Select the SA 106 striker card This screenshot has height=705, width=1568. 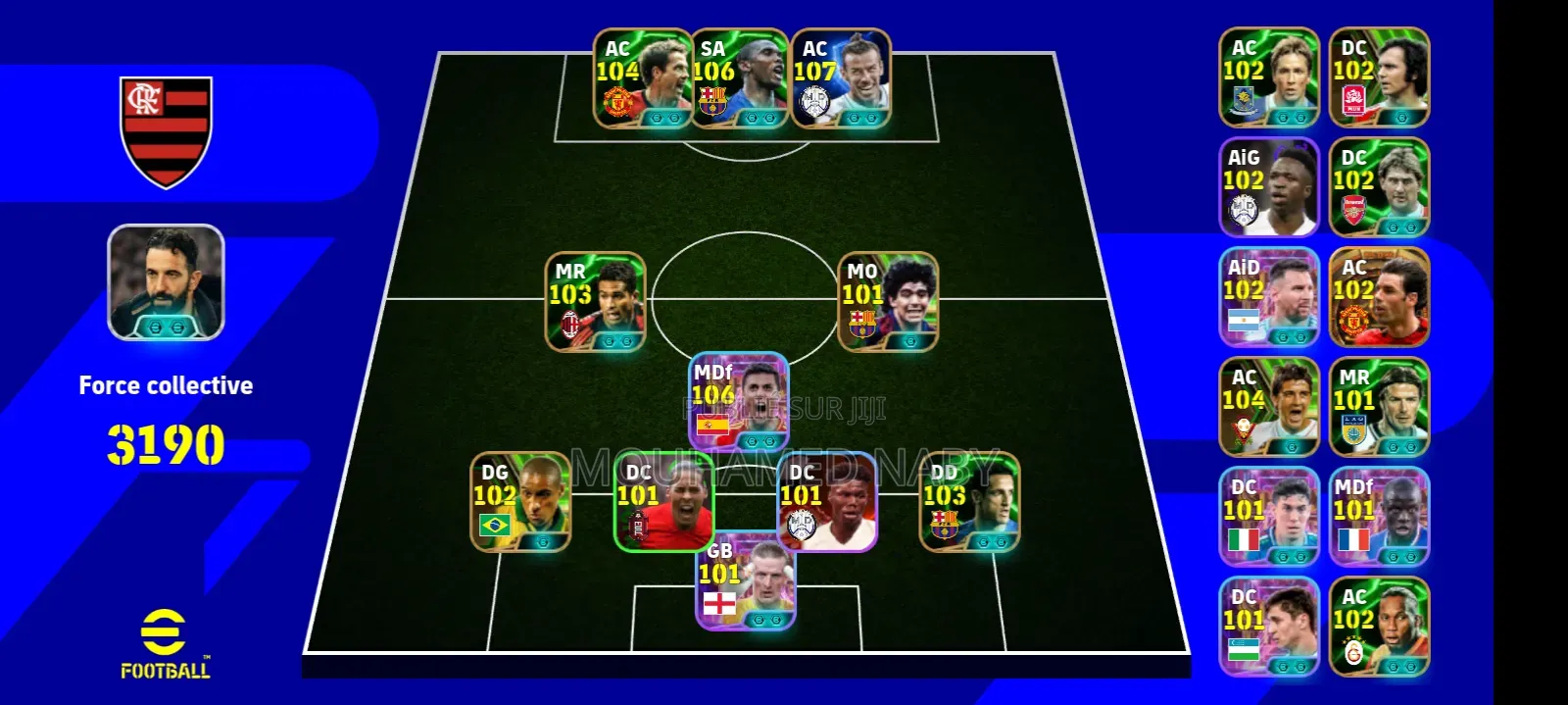pos(739,78)
